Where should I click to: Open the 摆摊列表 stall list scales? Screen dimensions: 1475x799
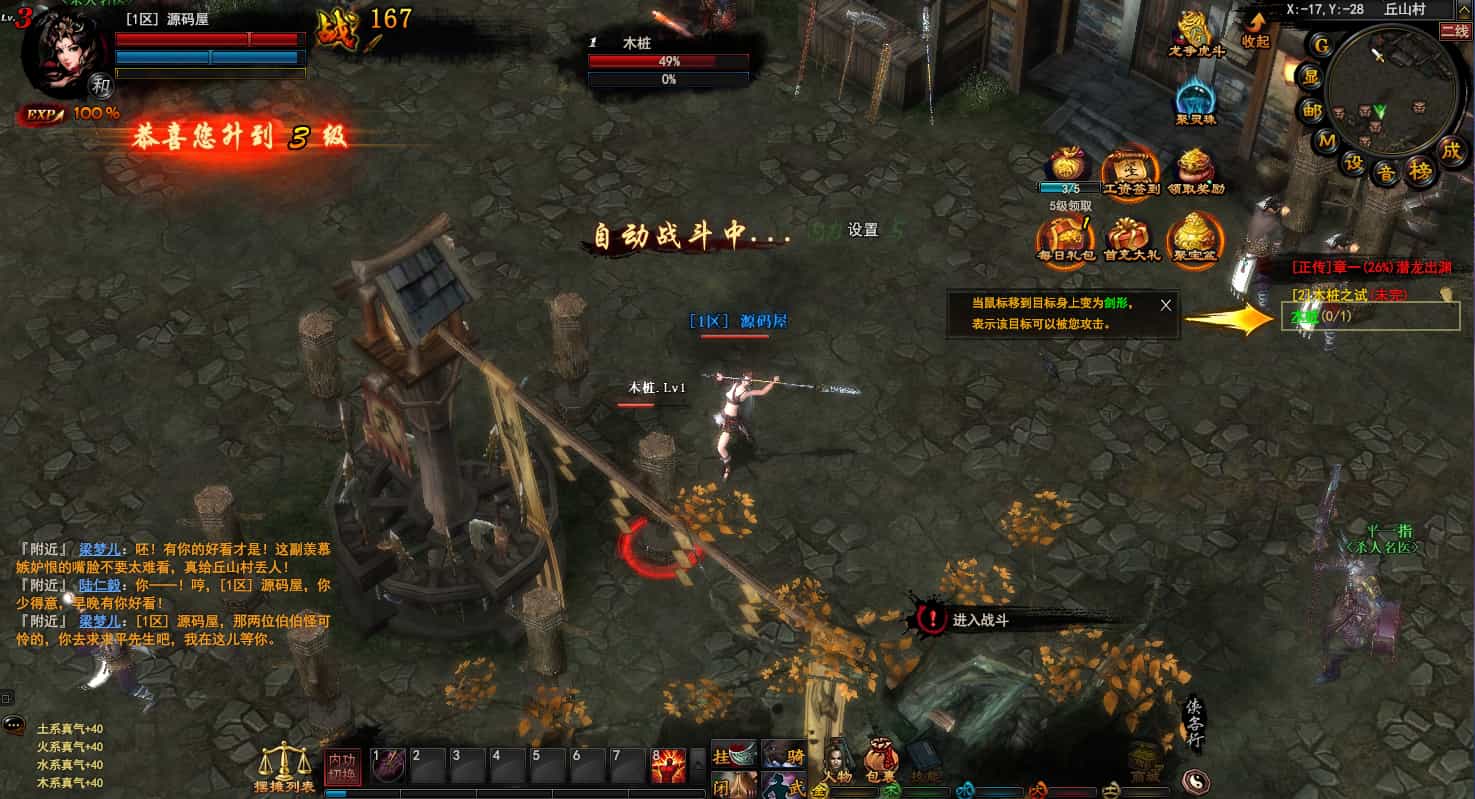284,768
